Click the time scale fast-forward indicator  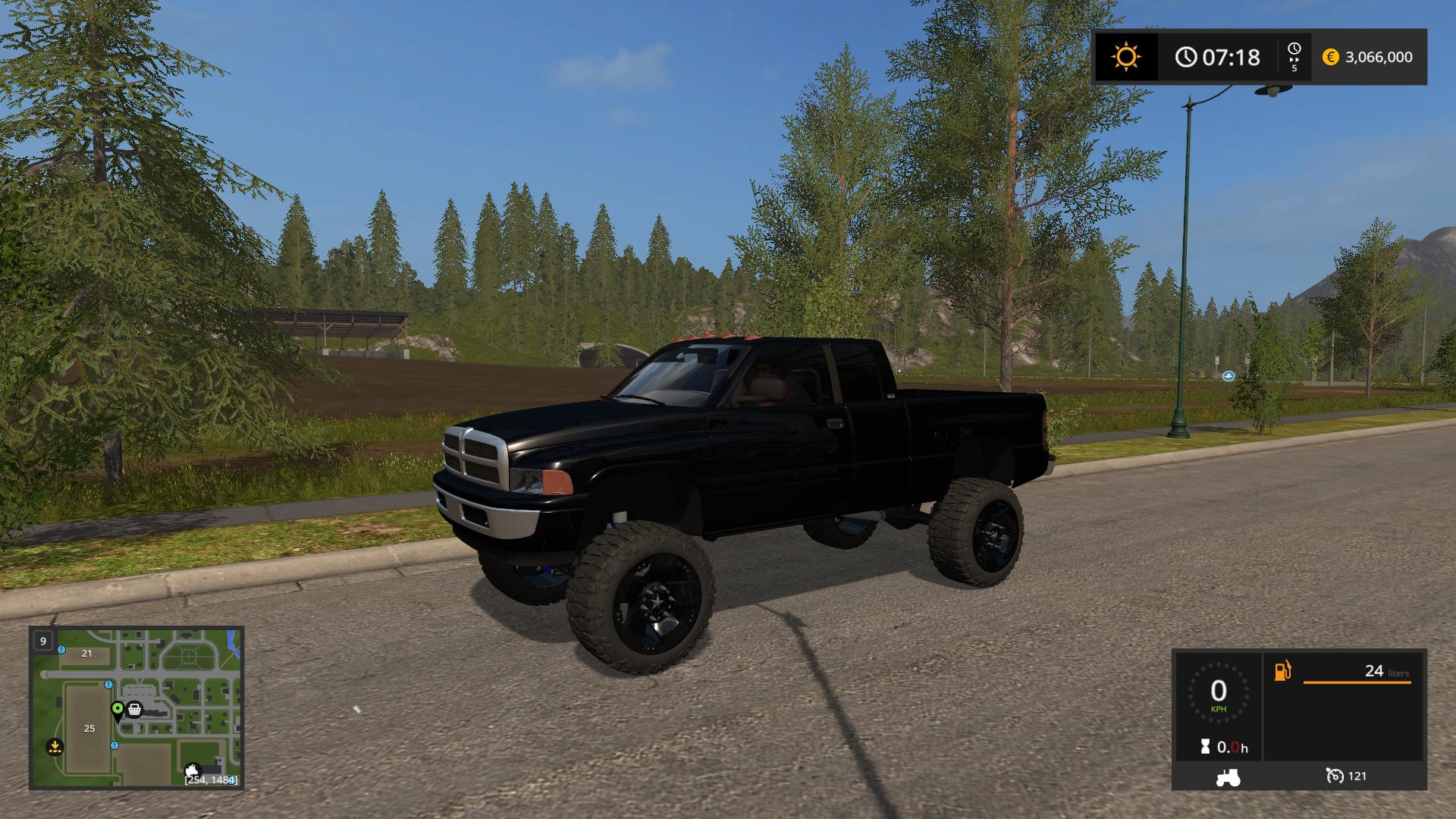1294,57
